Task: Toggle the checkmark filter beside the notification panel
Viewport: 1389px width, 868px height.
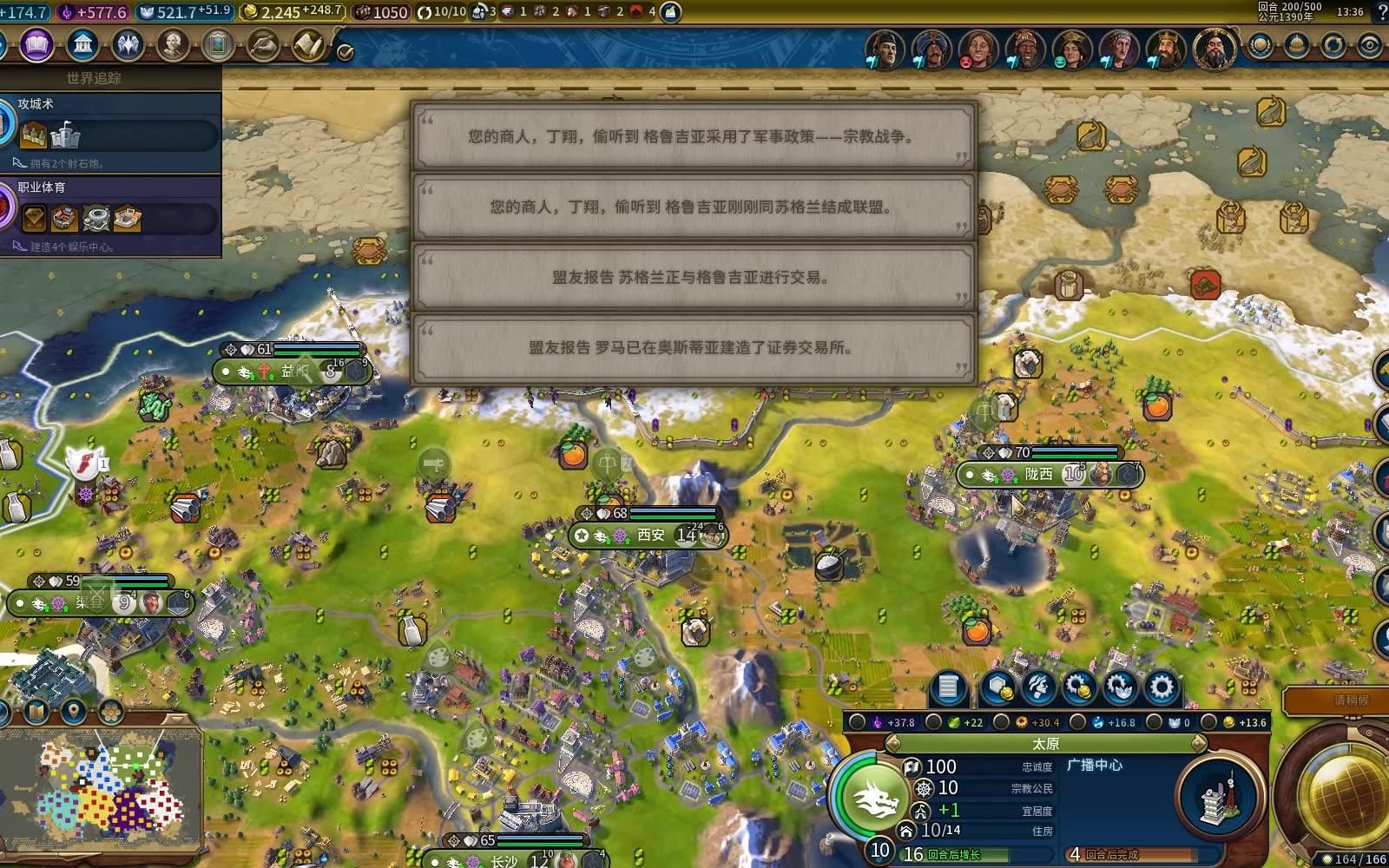Action: point(345,50)
